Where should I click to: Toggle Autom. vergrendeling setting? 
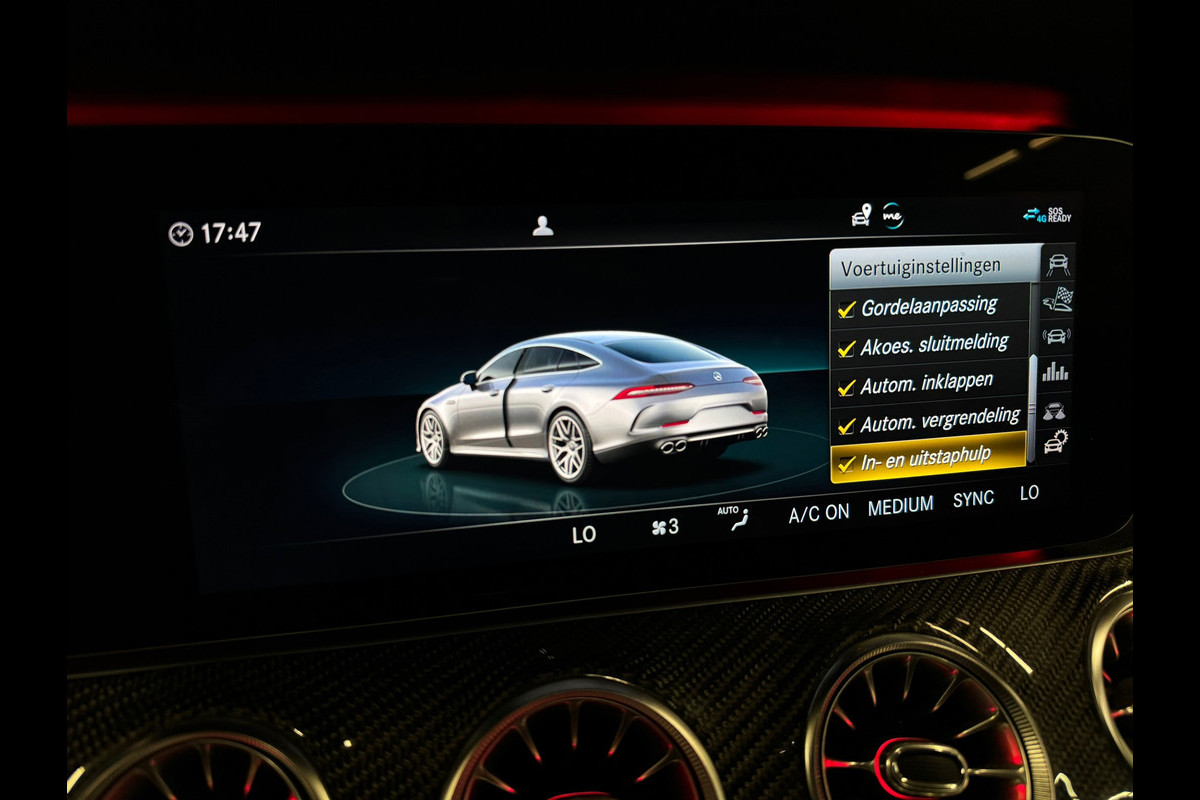tap(846, 425)
